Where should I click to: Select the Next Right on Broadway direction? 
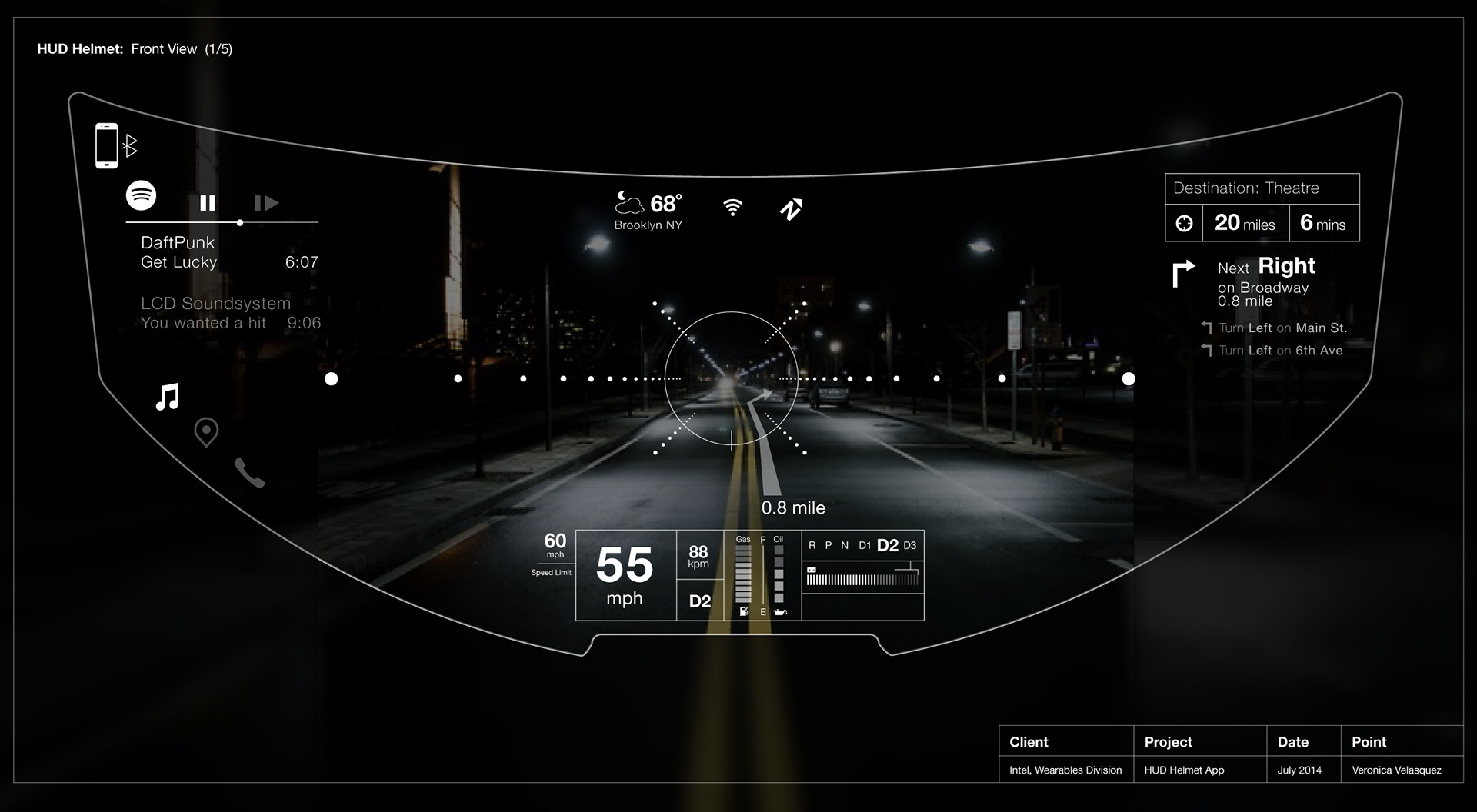[x=1265, y=282]
